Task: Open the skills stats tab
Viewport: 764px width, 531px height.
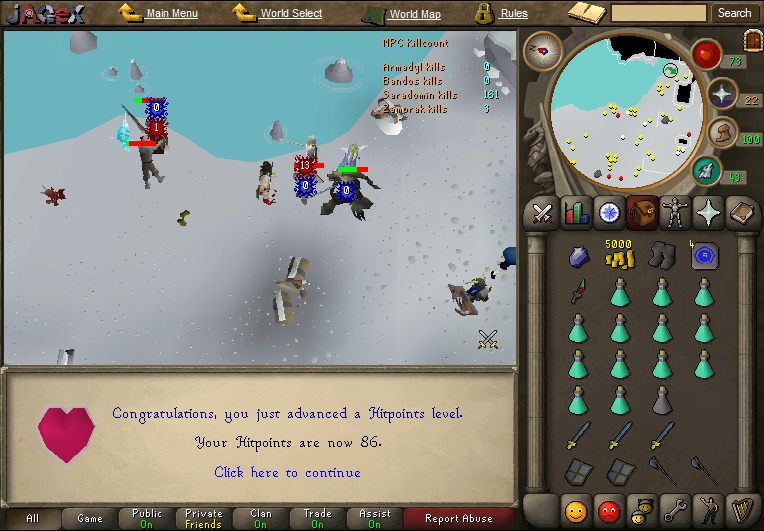Action: 576,212
